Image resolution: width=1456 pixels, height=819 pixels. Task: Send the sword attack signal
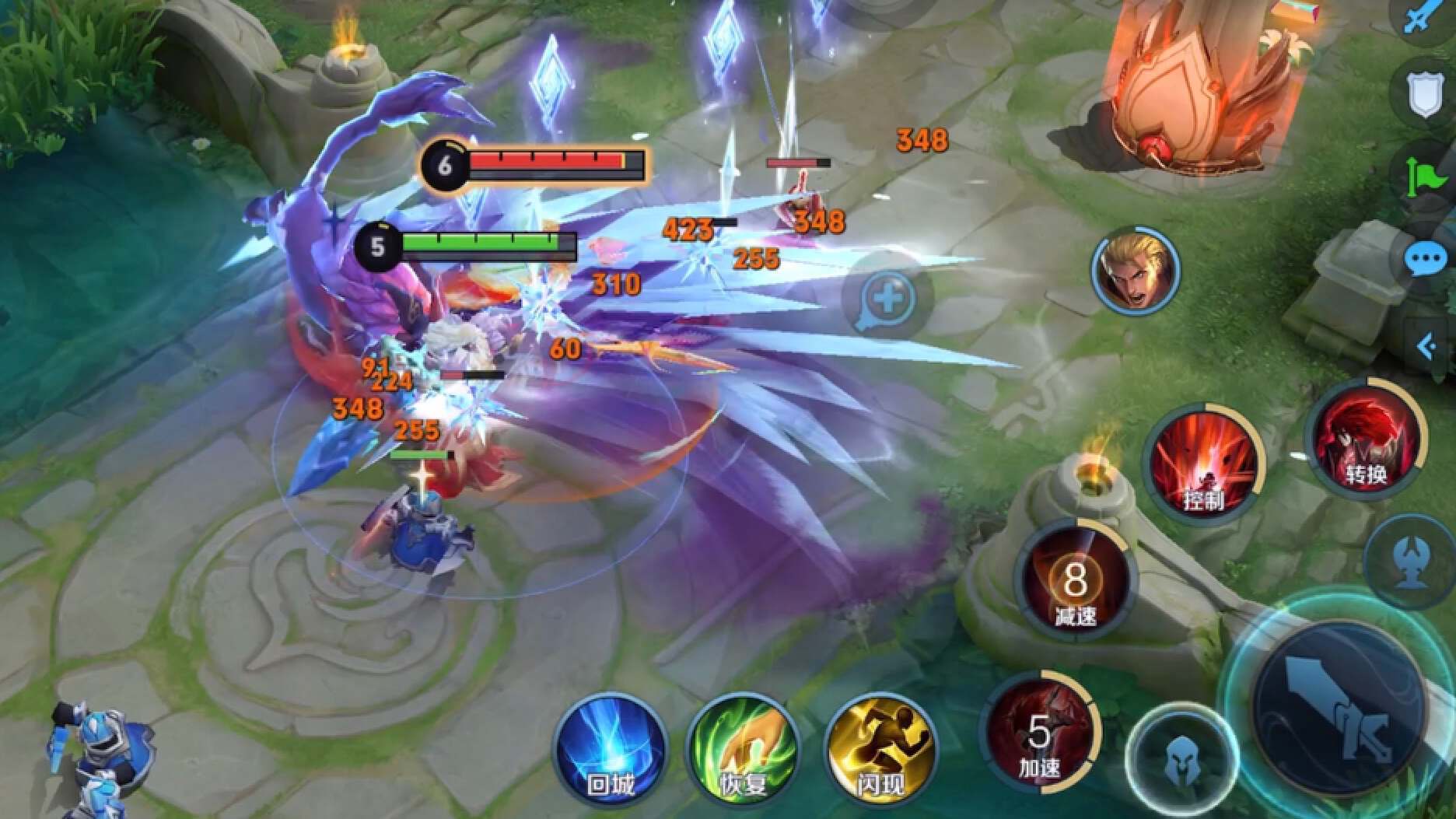click(x=1425, y=17)
